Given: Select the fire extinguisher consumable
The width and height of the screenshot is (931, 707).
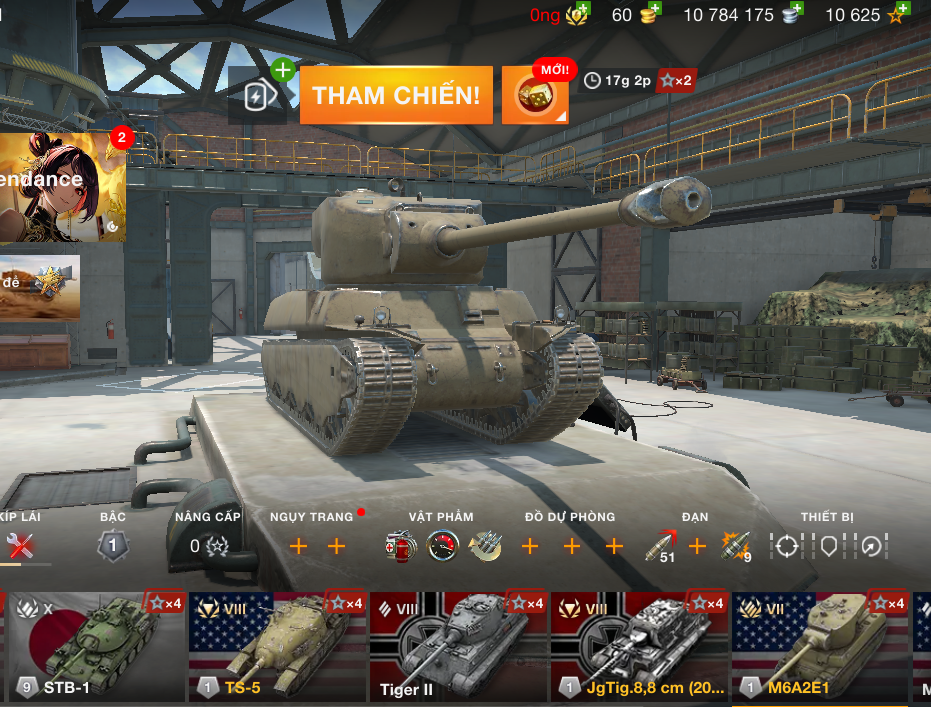Looking at the screenshot, I should tap(400, 546).
